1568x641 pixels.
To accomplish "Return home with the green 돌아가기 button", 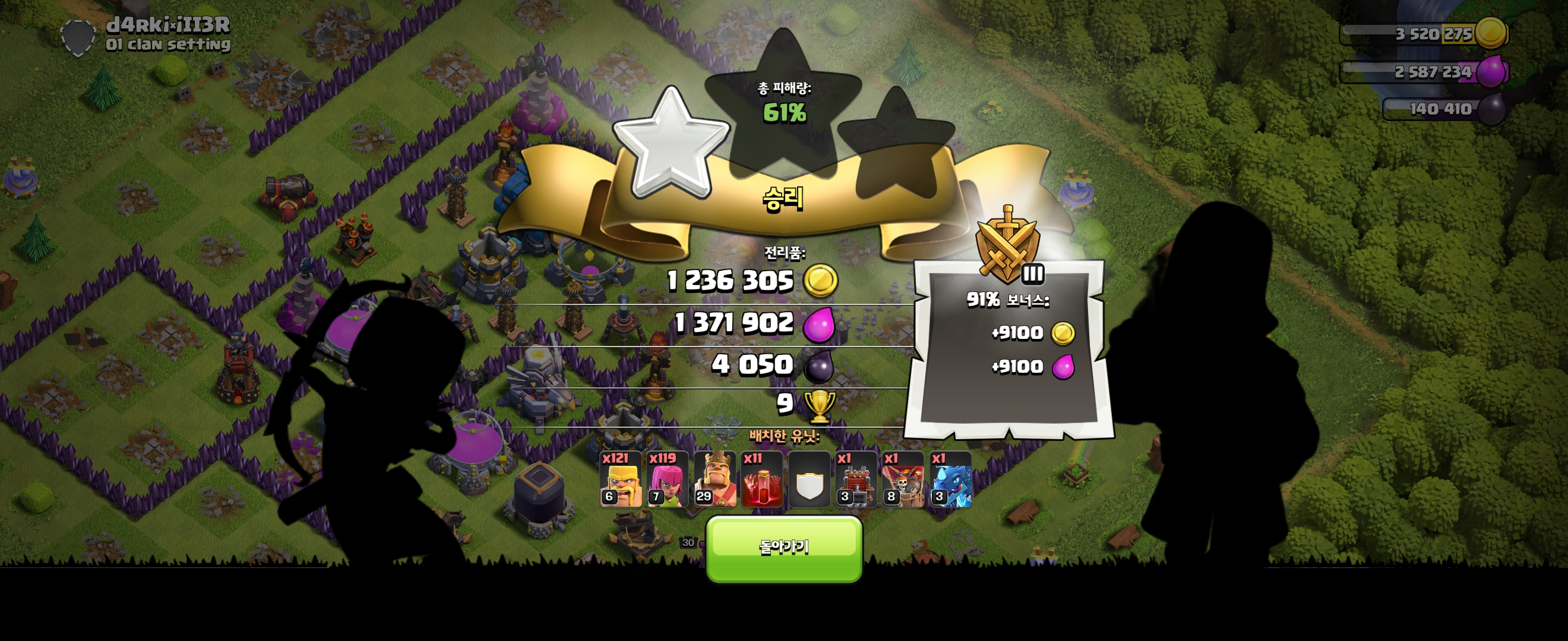I will point(784,548).
